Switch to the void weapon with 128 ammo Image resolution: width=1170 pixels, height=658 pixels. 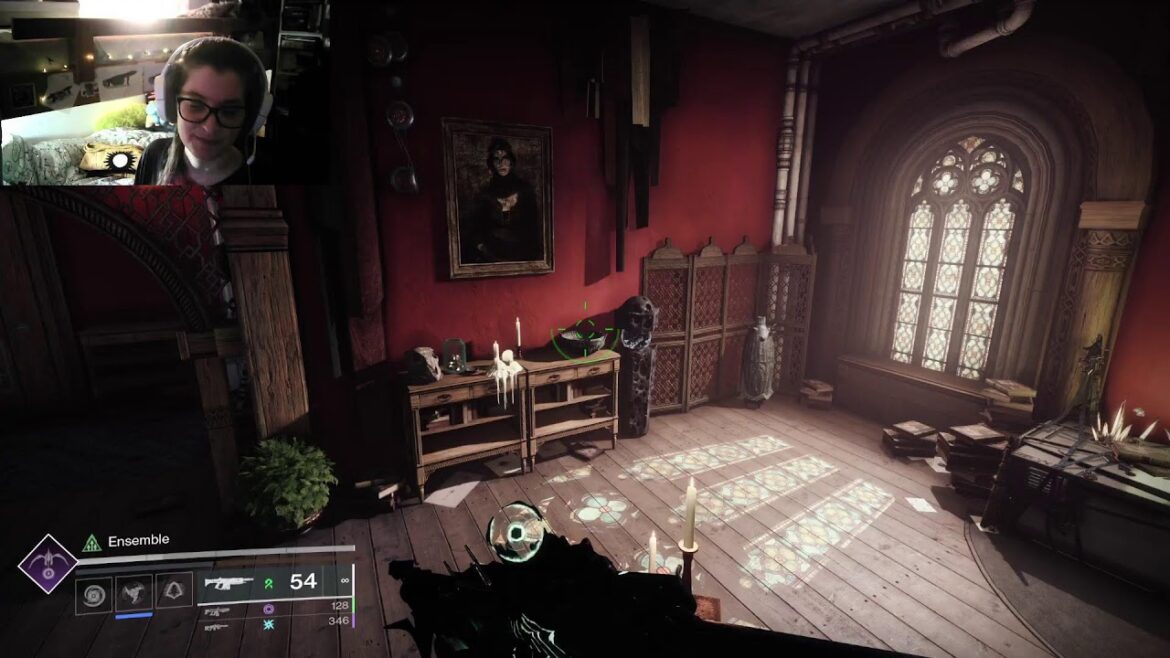(x=218, y=609)
